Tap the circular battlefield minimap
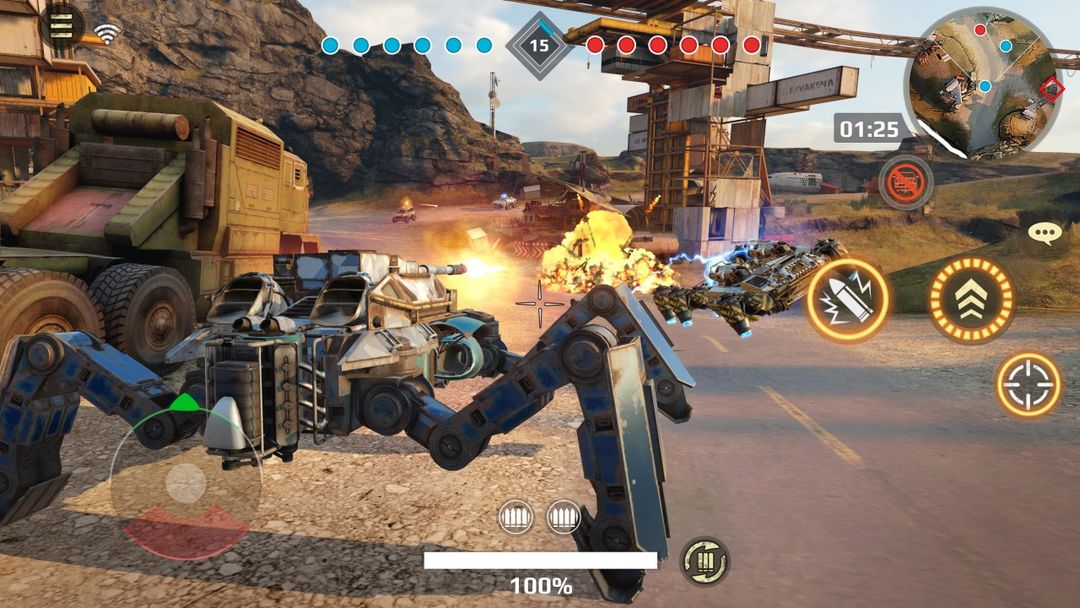Image resolution: width=1080 pixels, height=608 pixels. click(x=982, y=84)
